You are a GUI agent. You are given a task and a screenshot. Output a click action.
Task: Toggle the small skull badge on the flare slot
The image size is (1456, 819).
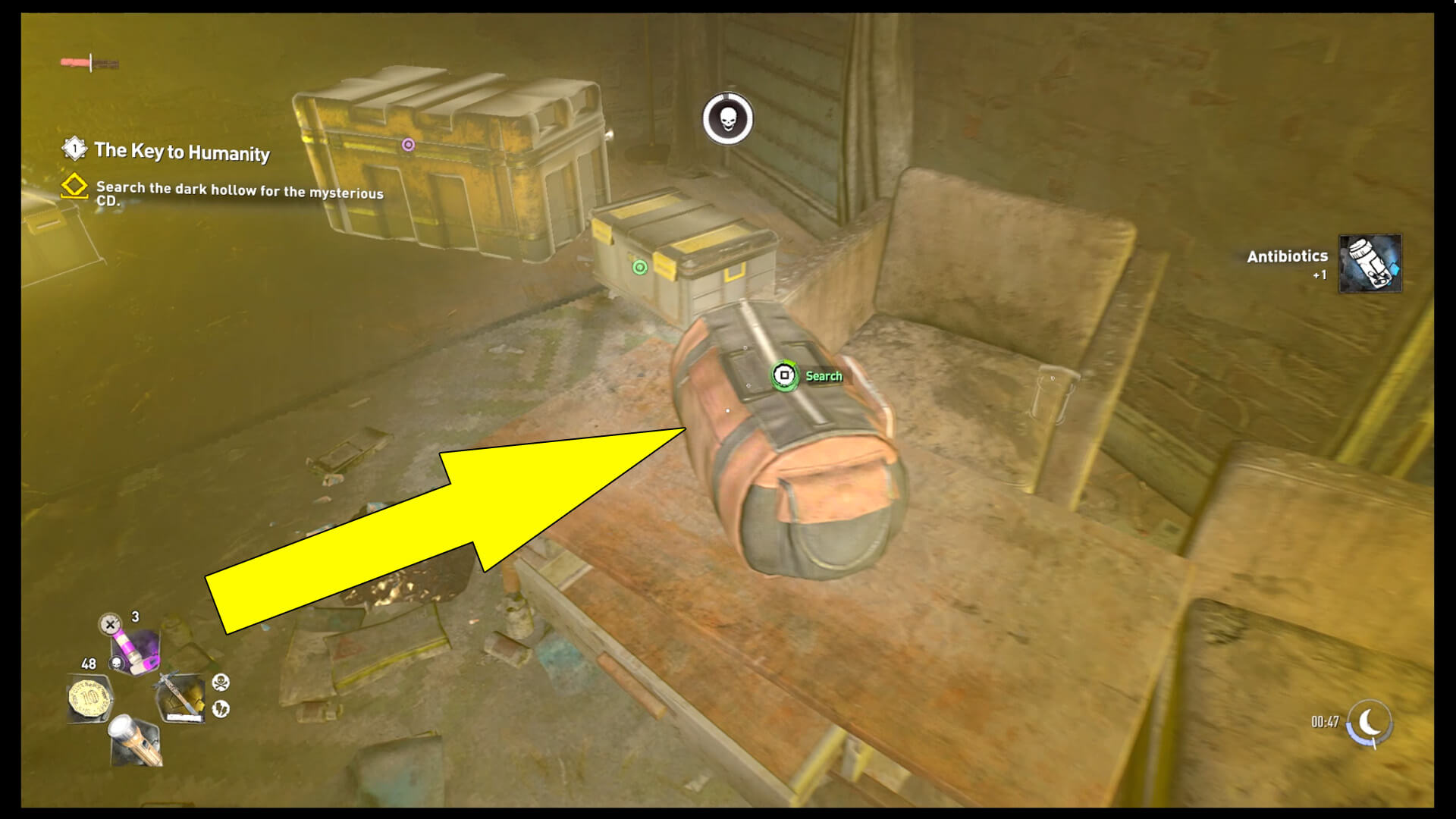pyautogui.click(x=116, y=664)
